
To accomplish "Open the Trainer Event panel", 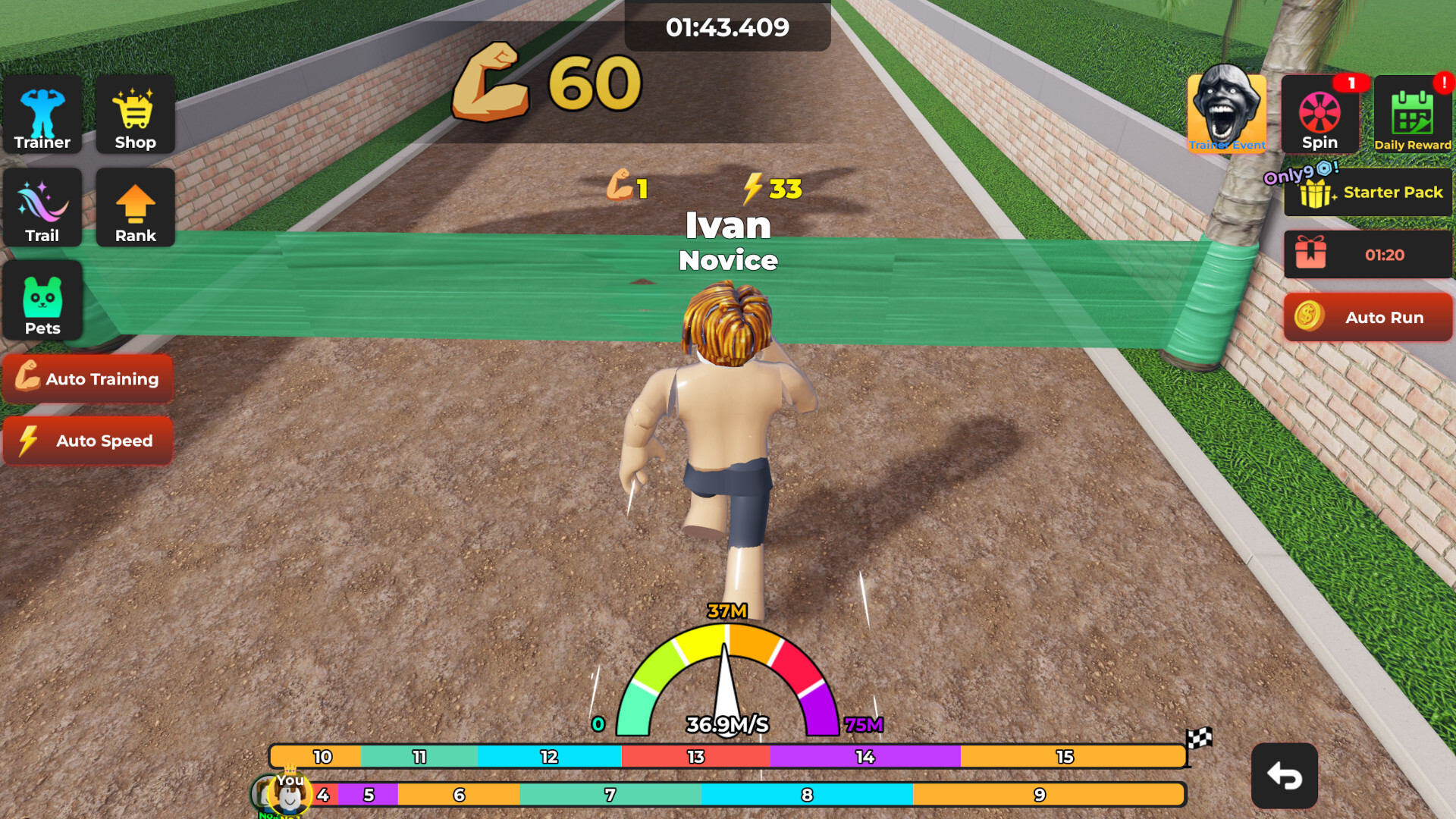I will pyautogui.click(x=1227, y=114).
